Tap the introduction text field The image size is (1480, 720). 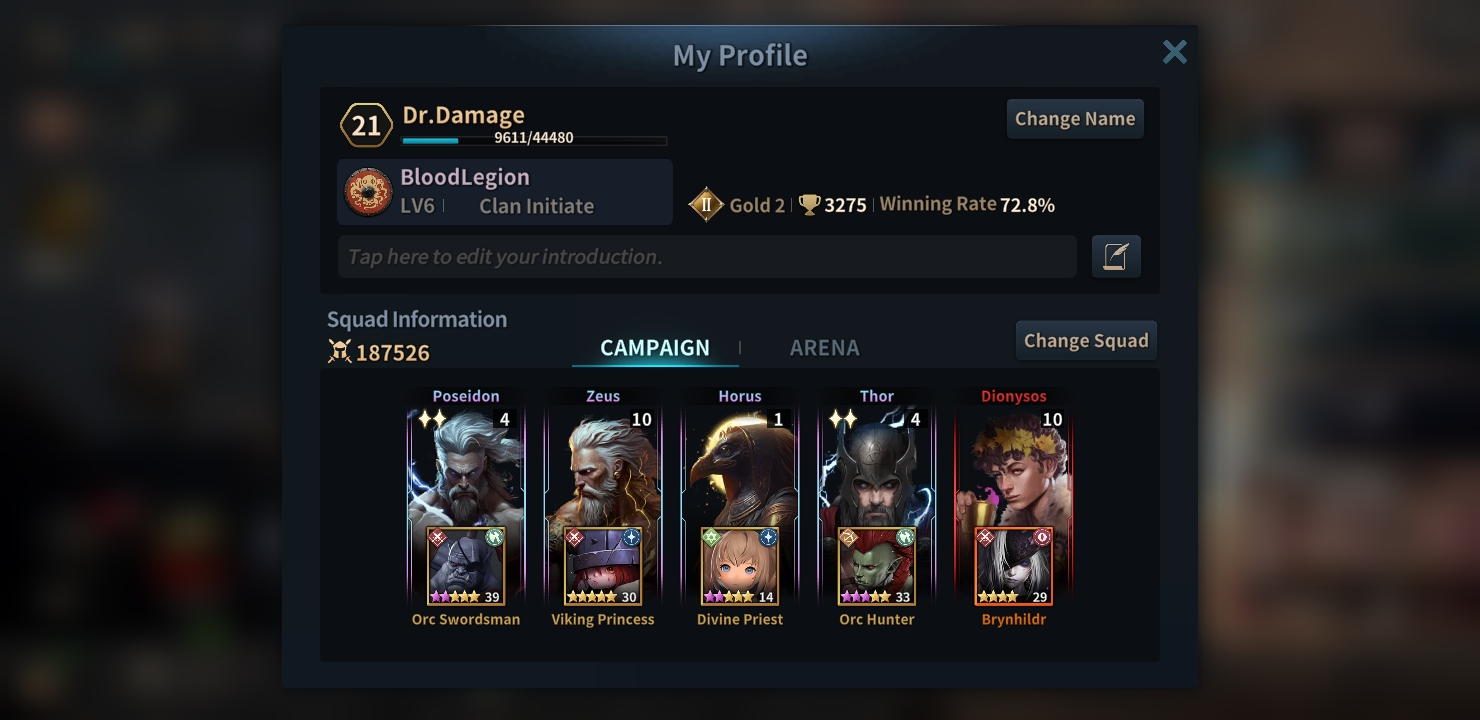coord(706,257)
